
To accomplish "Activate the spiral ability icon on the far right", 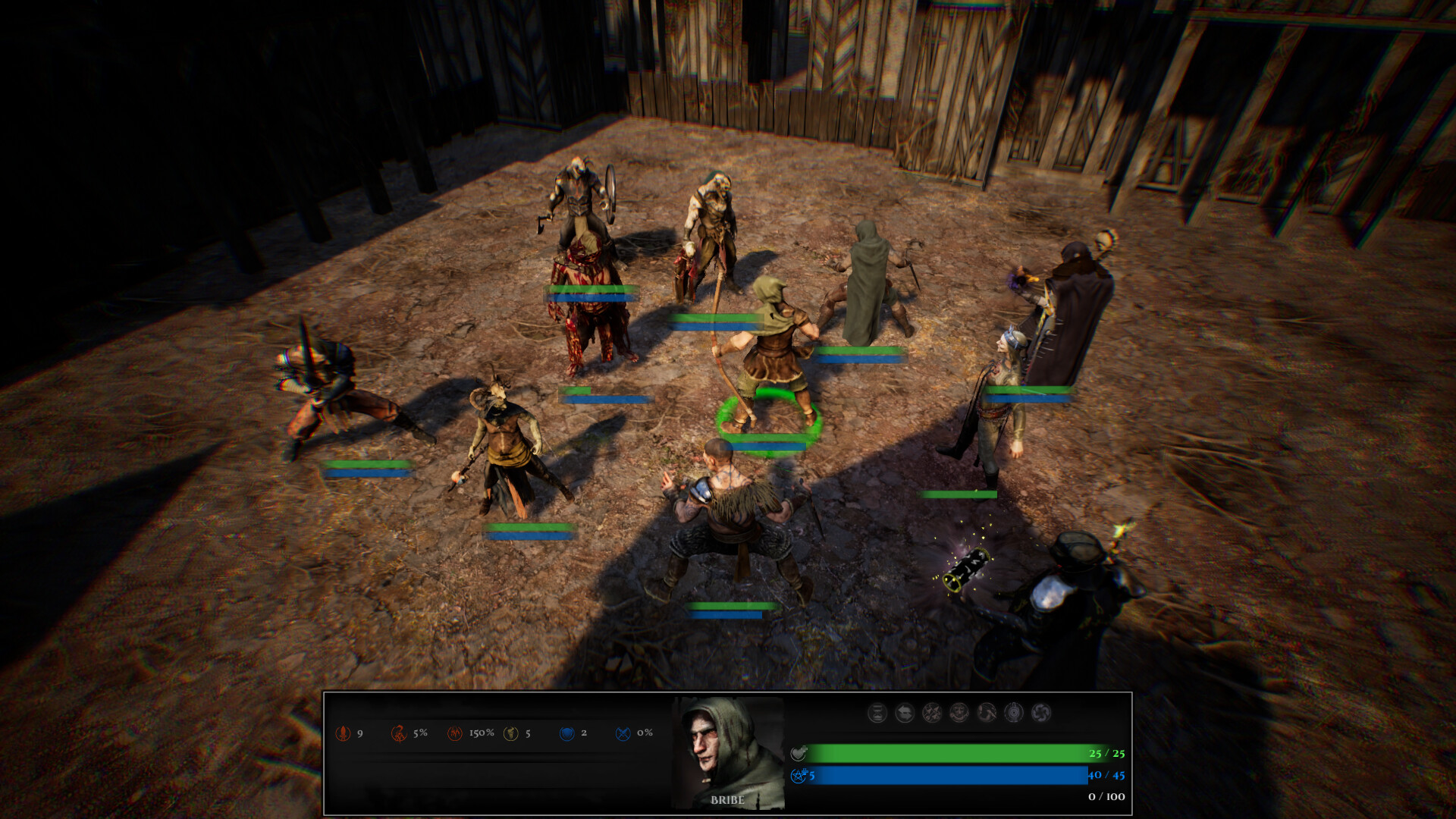I will click(1041, 713).
